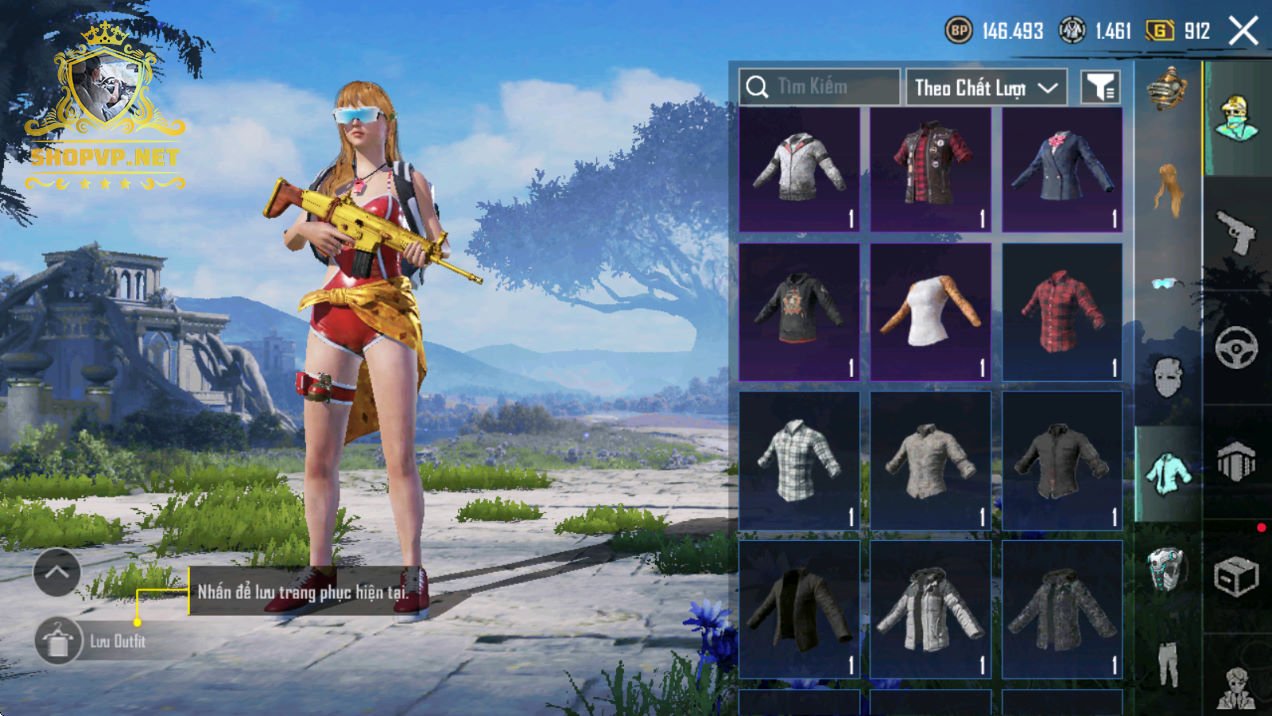The height and width of the screenshot is (716, 1272).
Task: Click the Tìm Kiếm search box
Action: (819, 87)
